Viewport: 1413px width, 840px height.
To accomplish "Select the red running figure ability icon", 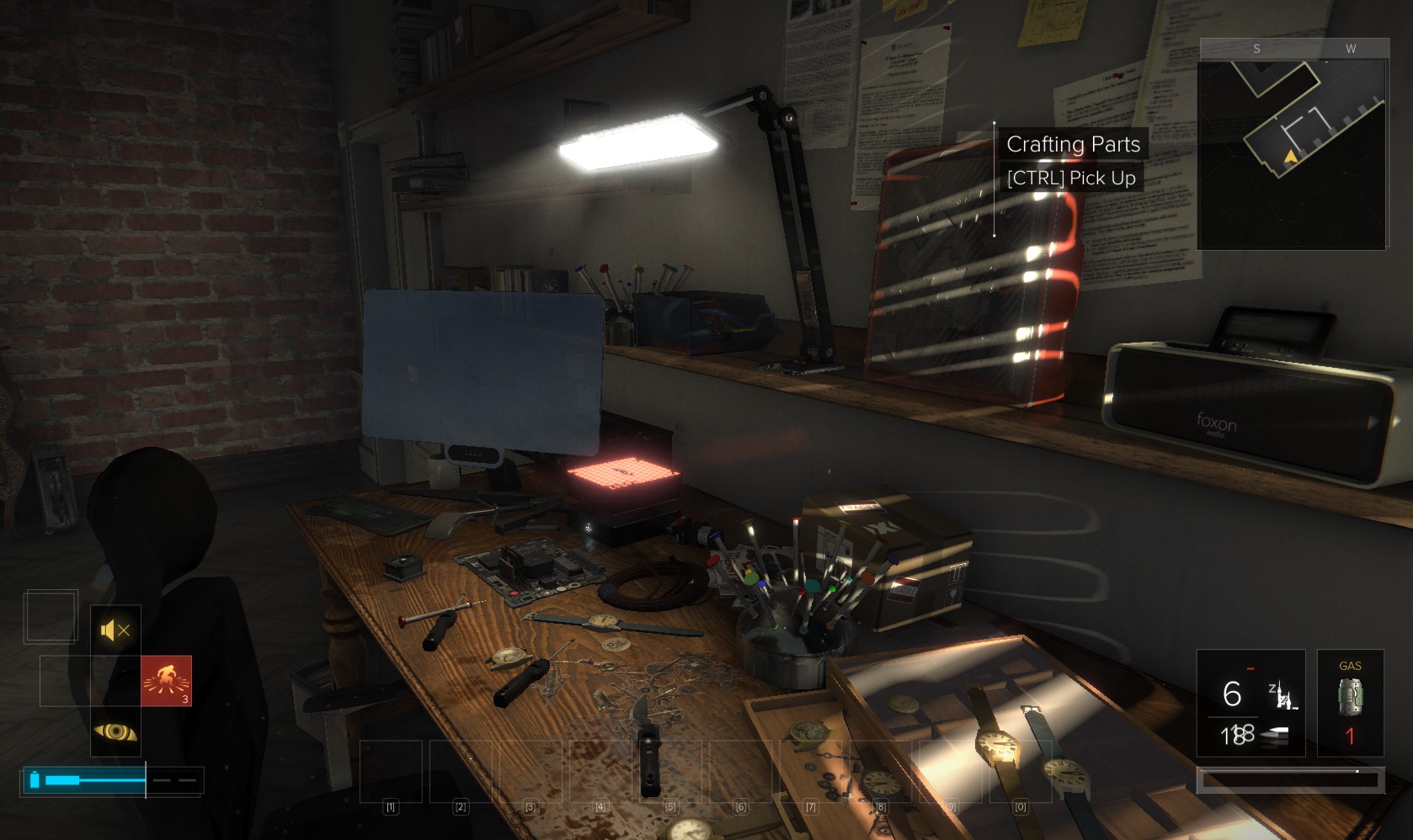I will pyautogui.click(x=166, y=680).
